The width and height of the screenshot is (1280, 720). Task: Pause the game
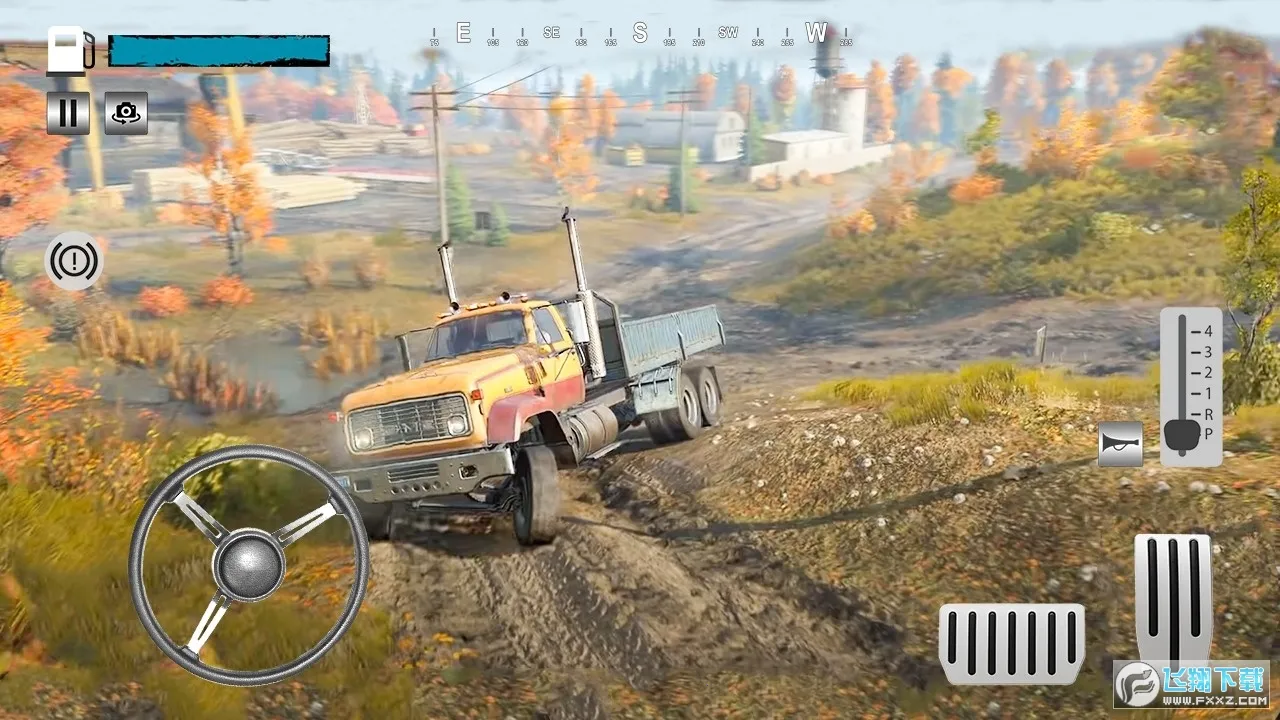(x=68, y=113)
